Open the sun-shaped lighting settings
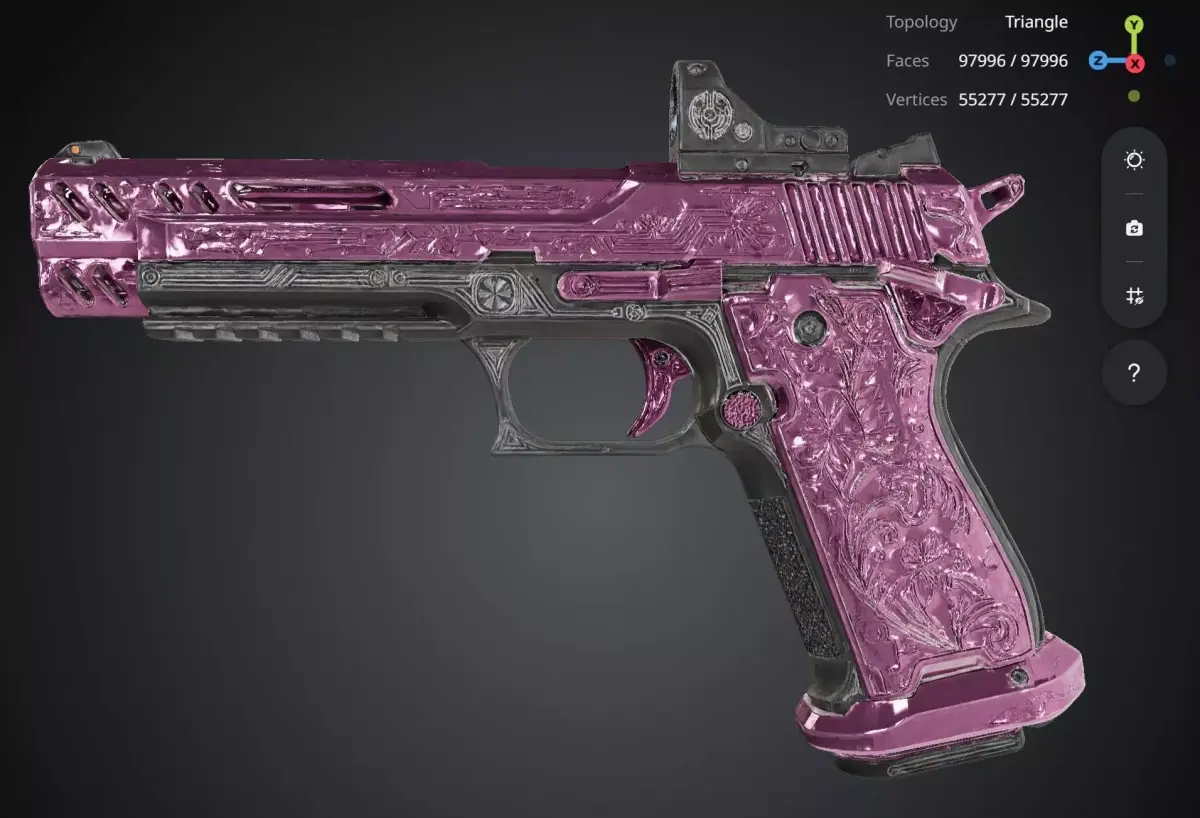 [1134, 160]
